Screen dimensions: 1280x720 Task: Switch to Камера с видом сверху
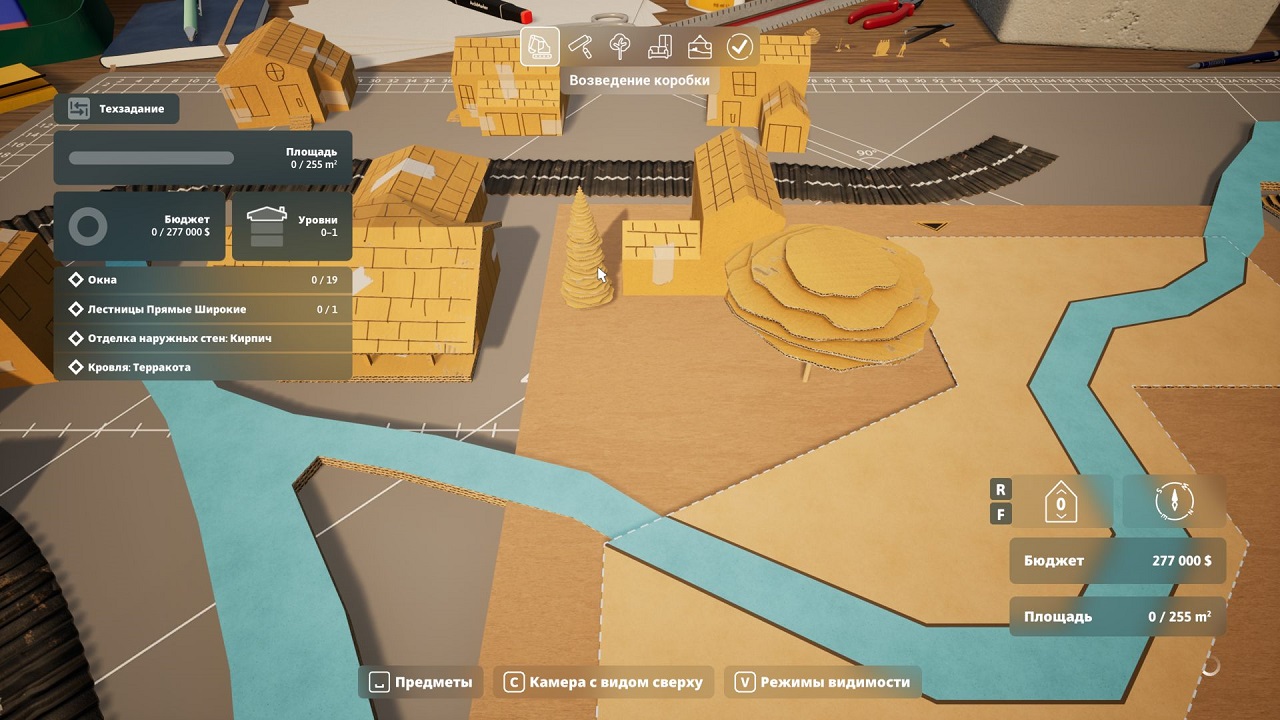605,682
